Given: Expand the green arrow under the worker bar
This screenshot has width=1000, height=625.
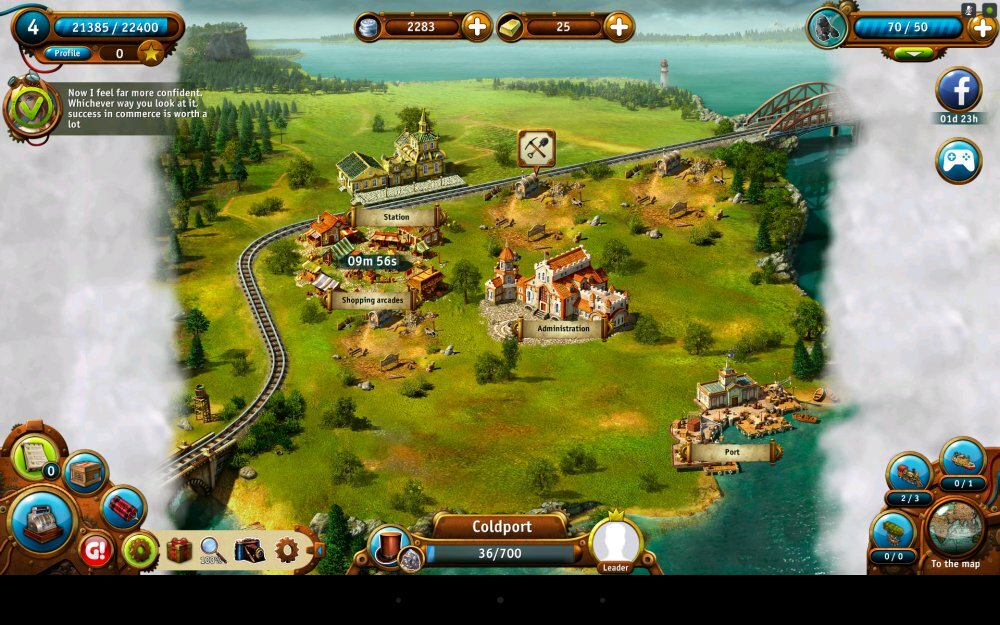Looking at the screenshot, I should 913,53.
